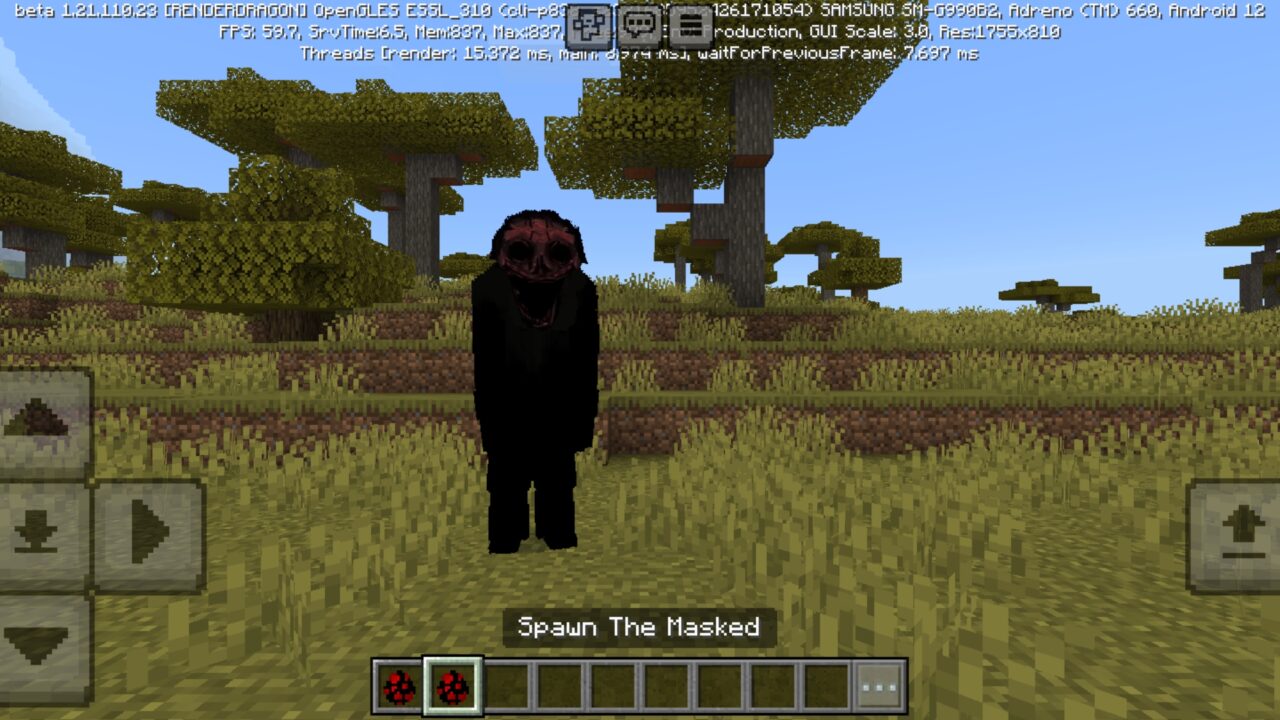Image resolution: width=1280 pixels, height=720 pixels.
Task: Click the Spawn The Masked item label
Action: (639, 629)
